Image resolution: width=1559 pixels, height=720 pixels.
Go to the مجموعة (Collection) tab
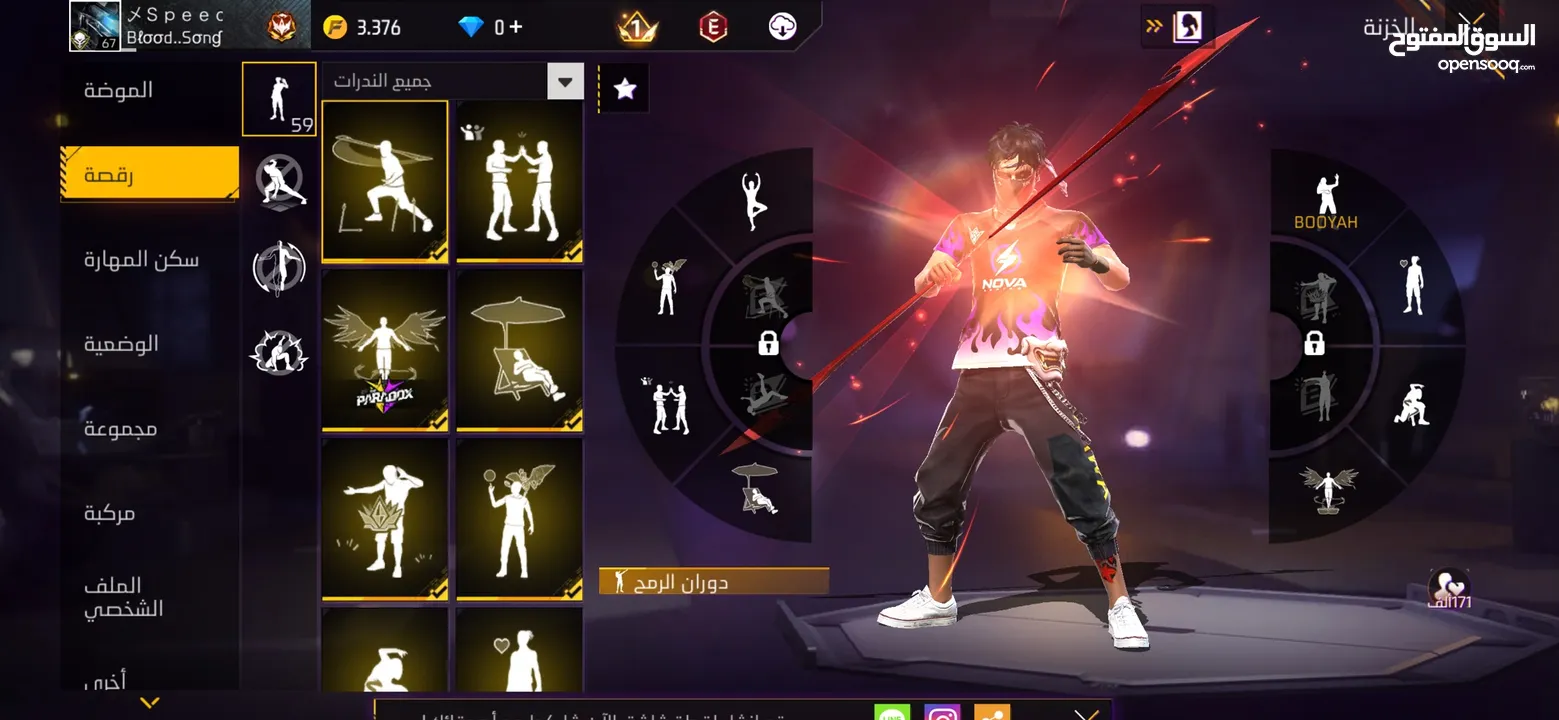pos(120,429)
